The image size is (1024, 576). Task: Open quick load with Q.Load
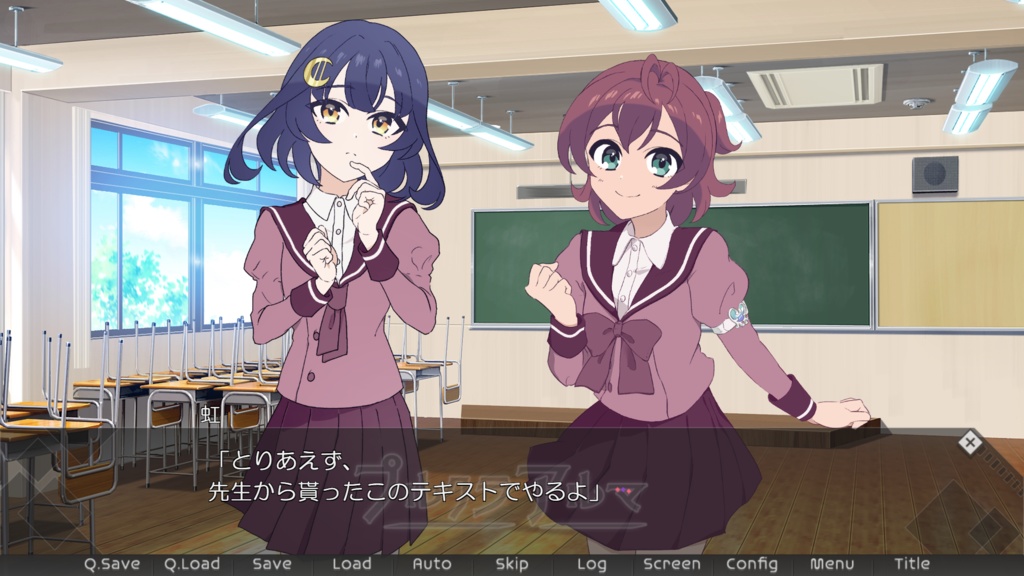[x=191, y=564]
